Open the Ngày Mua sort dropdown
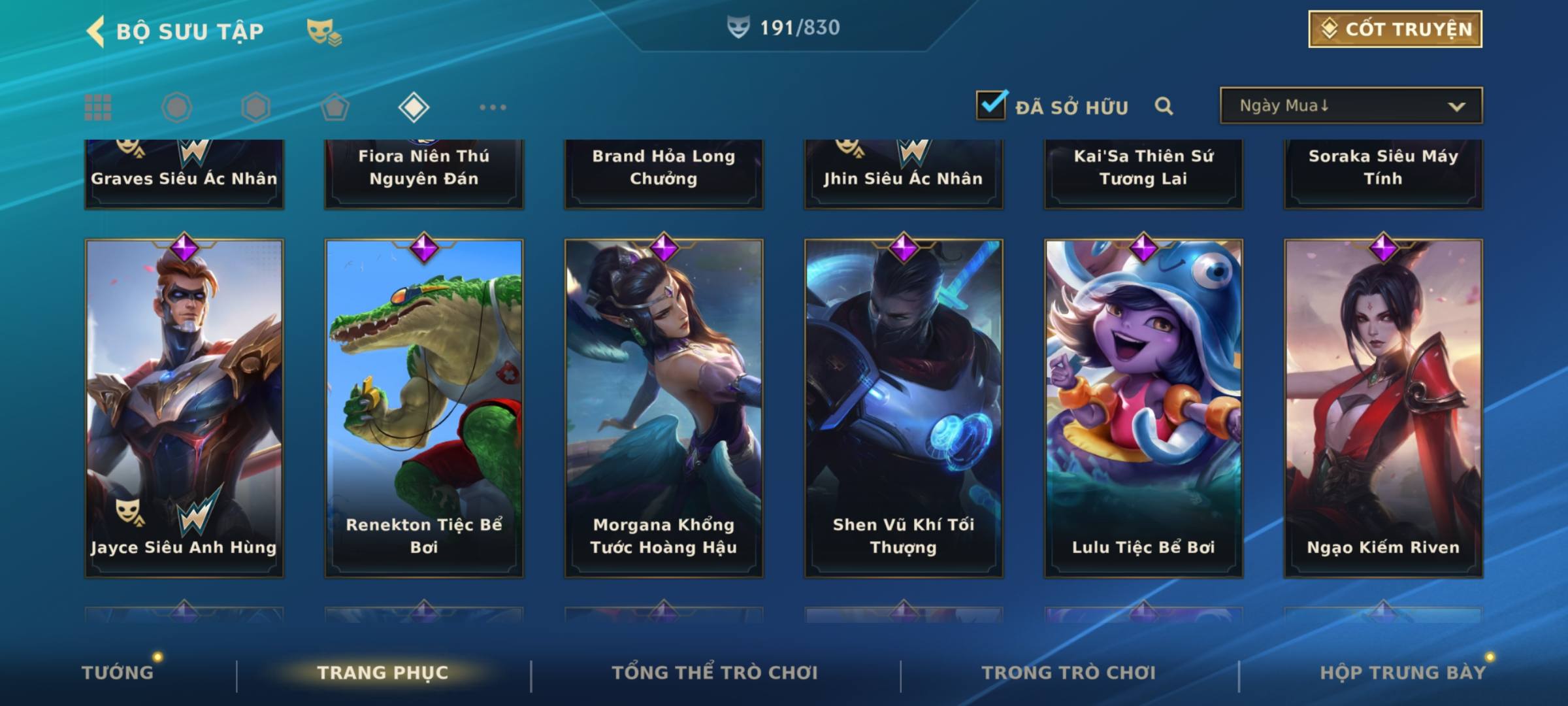 [x=1350, y=106]
